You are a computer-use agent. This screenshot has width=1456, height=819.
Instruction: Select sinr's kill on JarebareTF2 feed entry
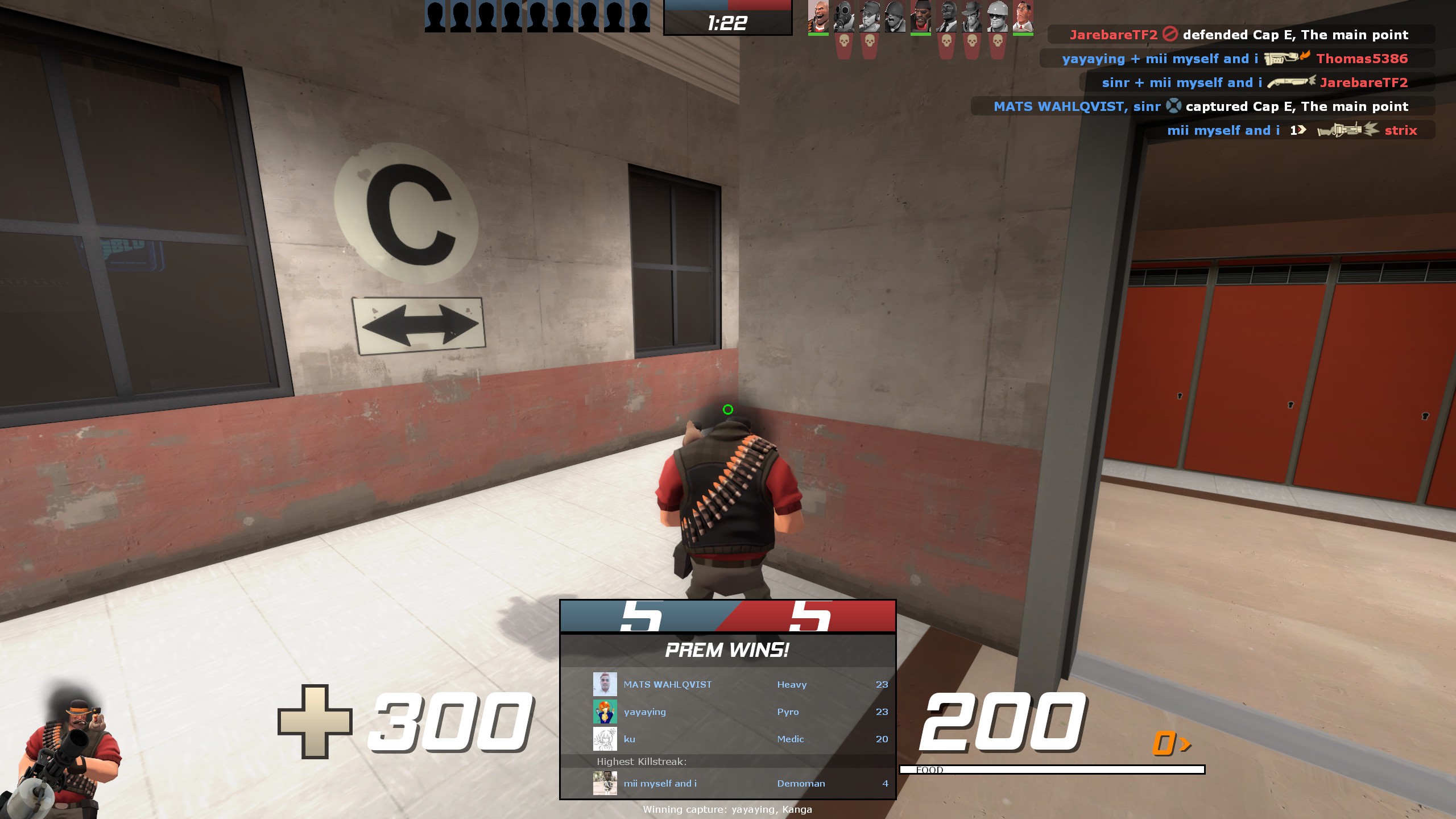coord(1256,82)
